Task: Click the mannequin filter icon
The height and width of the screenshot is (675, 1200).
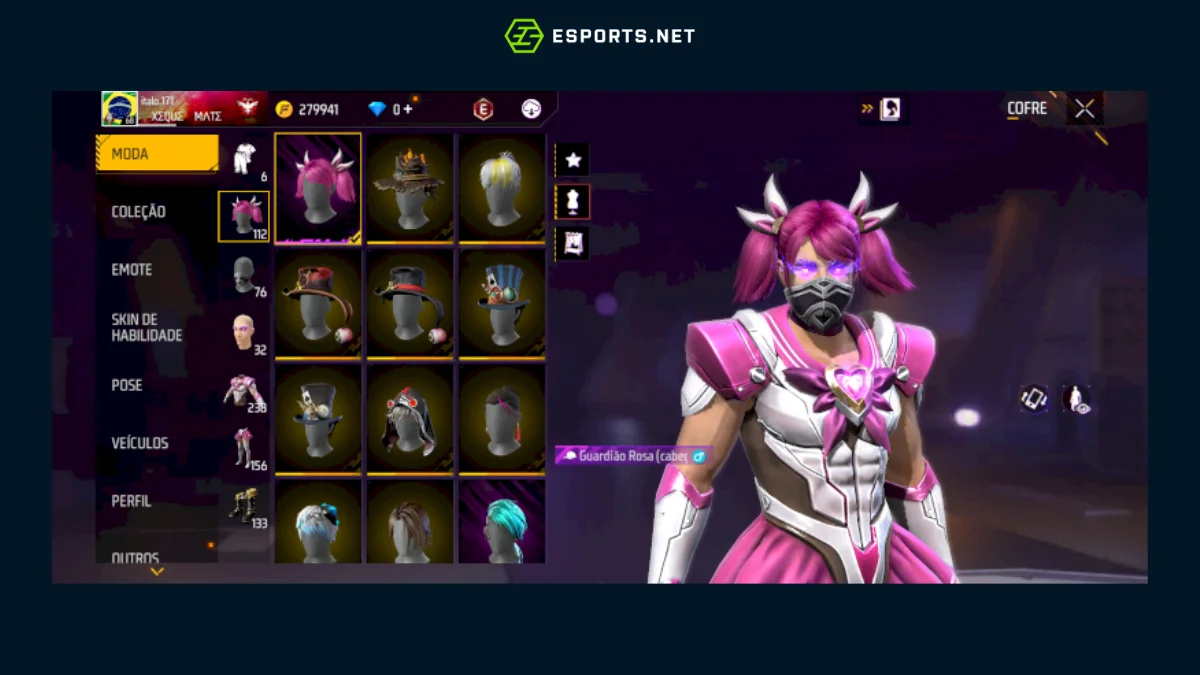Action: pos(573,201)
